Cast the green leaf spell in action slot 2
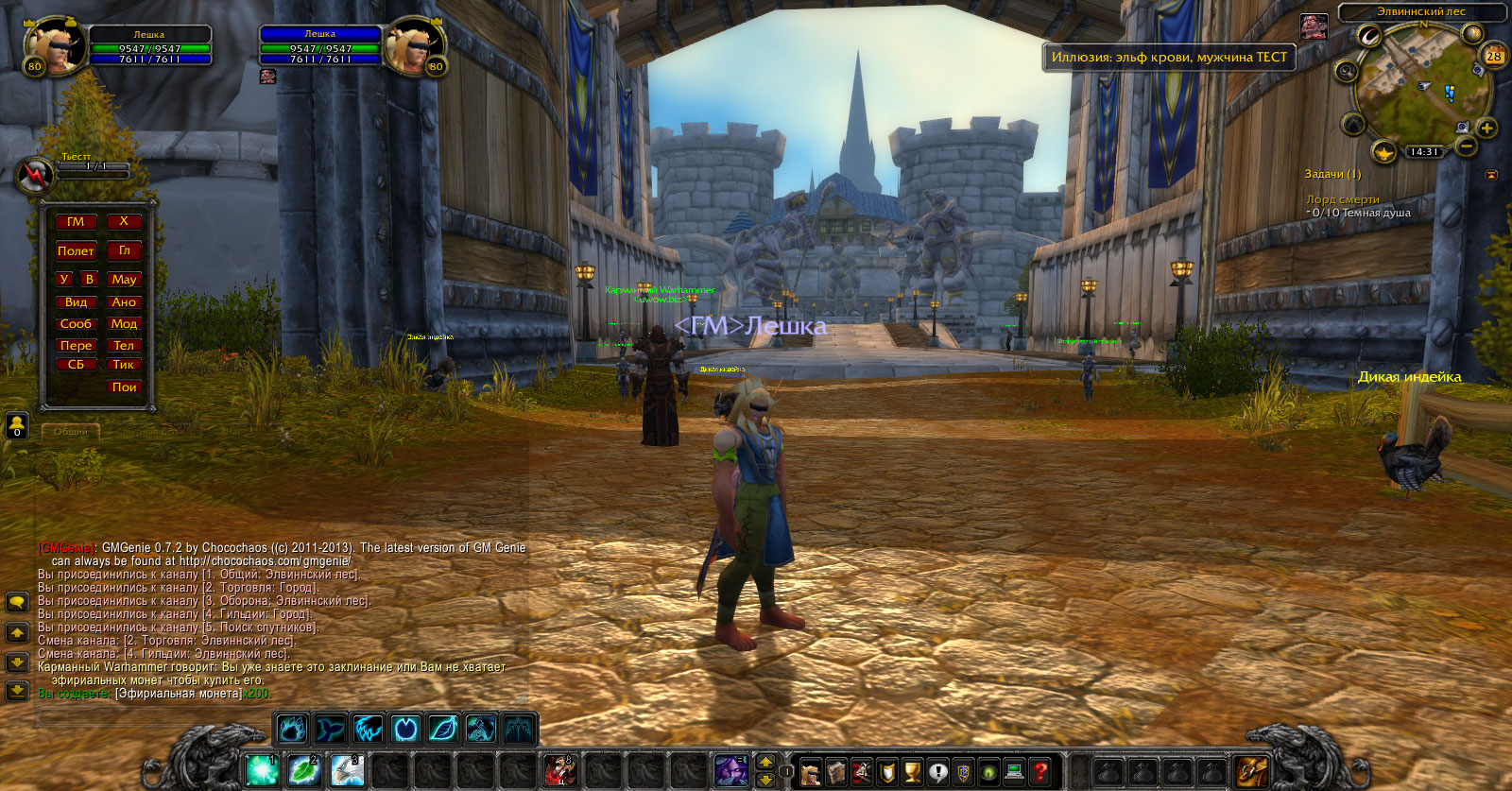Viewport: 1512px width, 791px height. coord(304,770)
